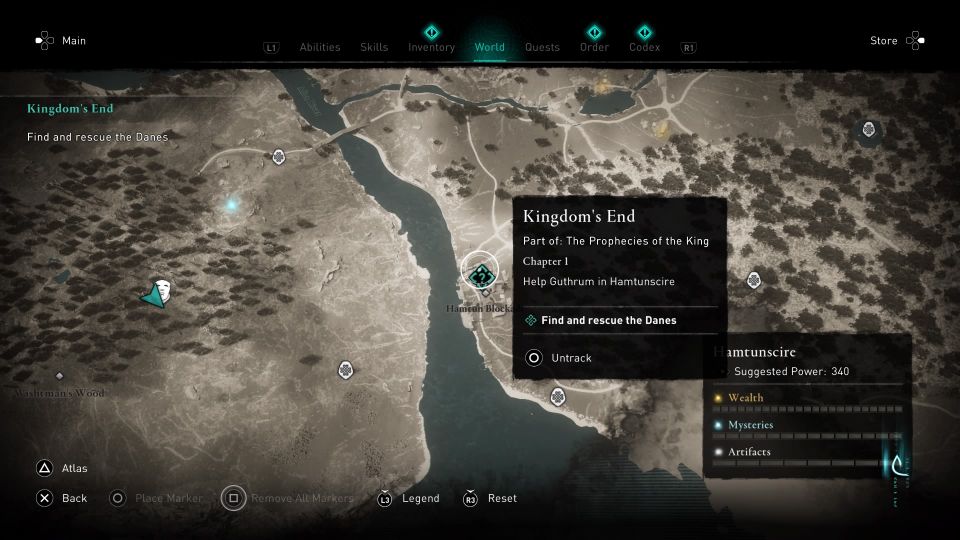Select the Artifacts progress row
Screen dimensions: 960x540
coord(806,452)
